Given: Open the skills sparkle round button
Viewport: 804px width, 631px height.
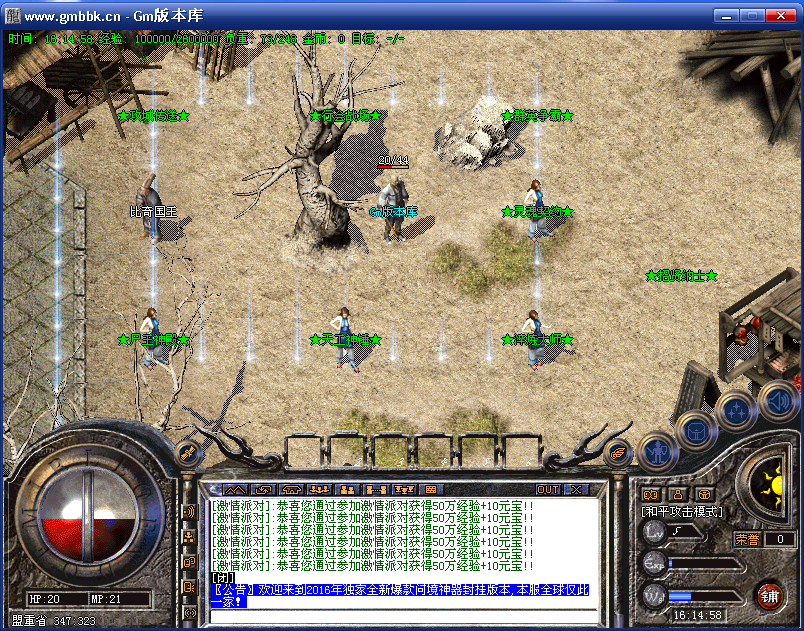Looking at the screenshot, I should pos(735,410).
